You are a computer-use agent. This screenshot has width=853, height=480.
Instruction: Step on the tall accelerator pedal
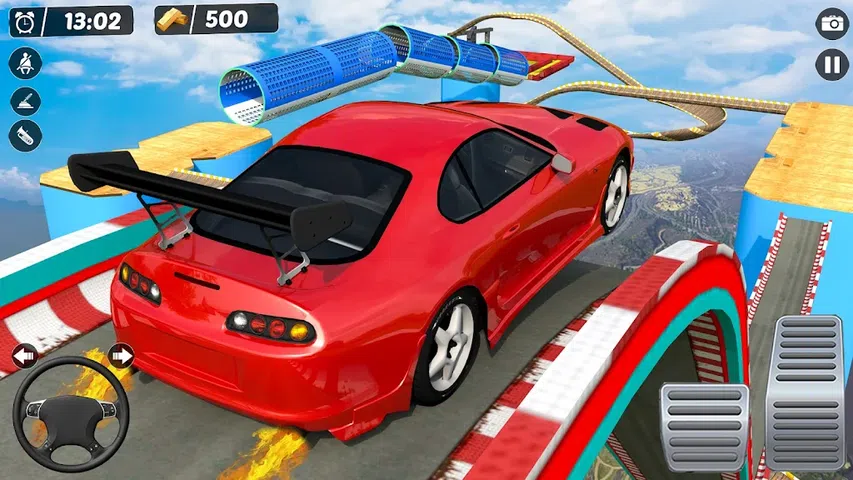pos(806,392)
